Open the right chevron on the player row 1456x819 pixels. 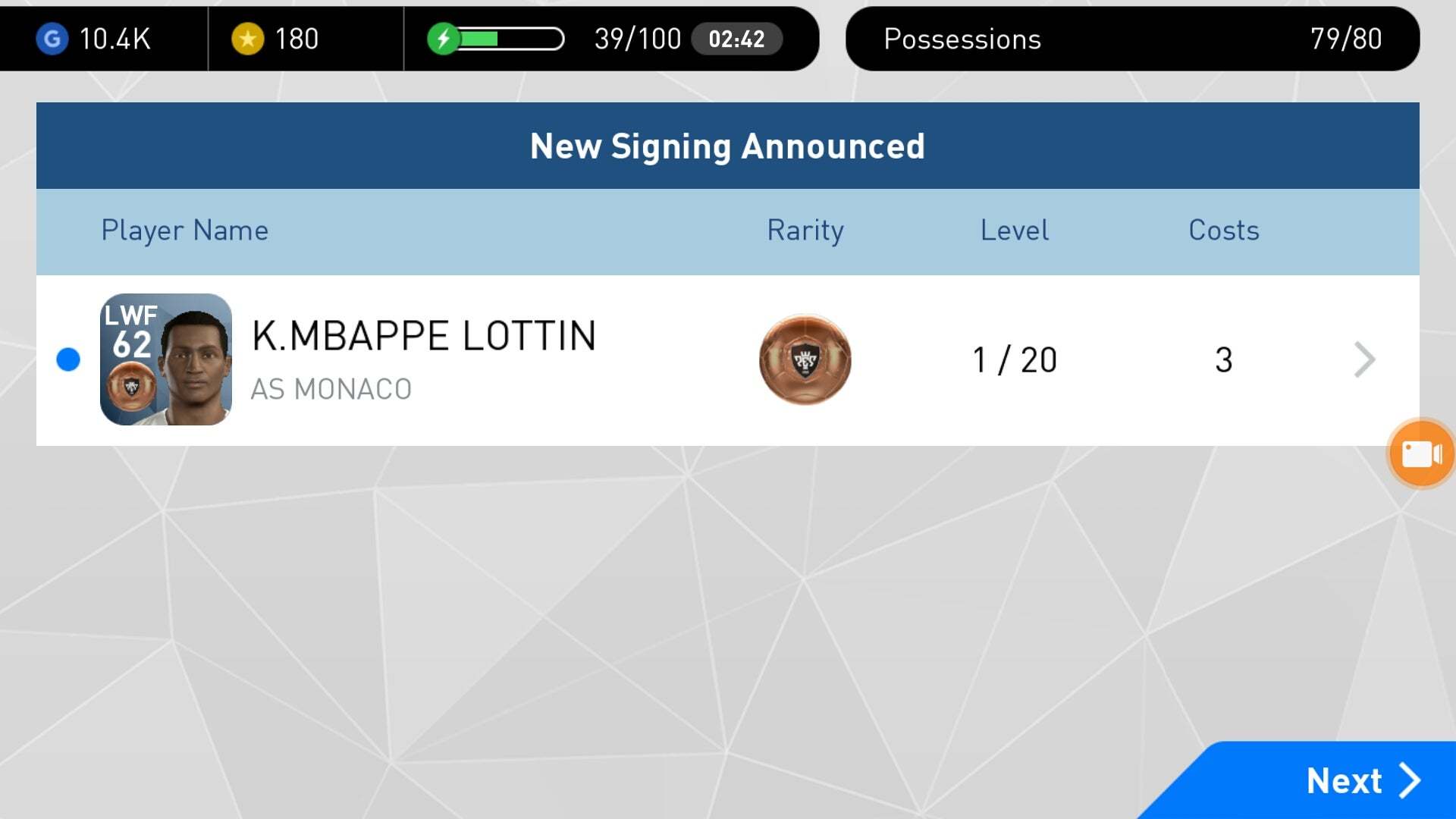(x=1365, y=360)
